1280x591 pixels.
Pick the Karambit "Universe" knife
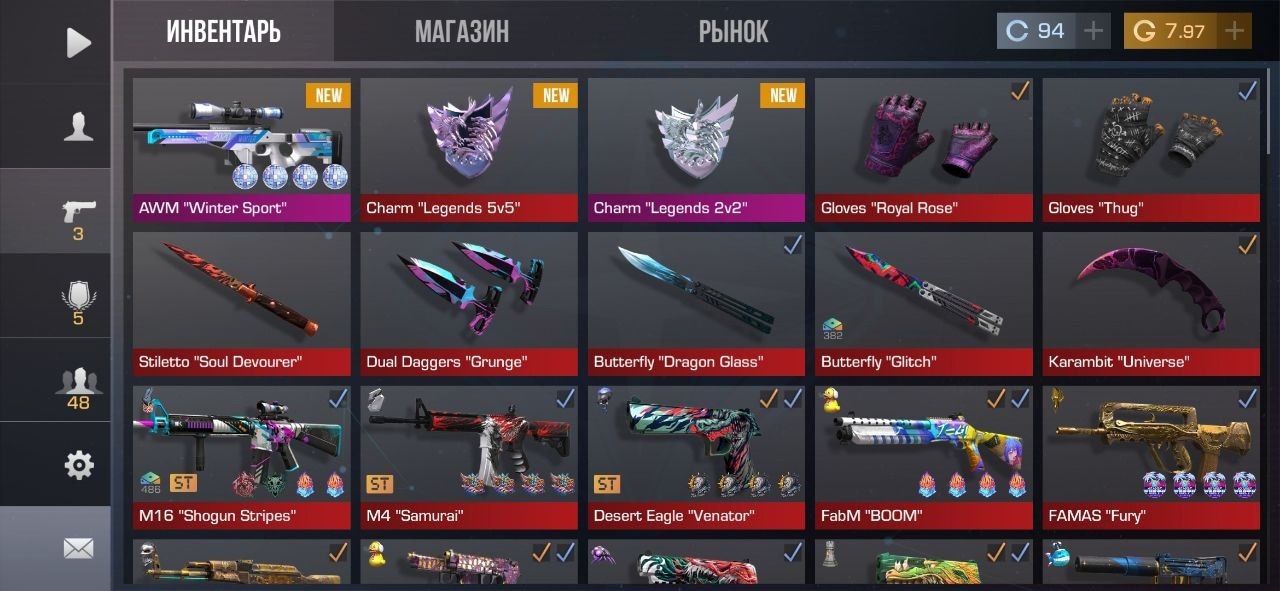coord(1150,302)
